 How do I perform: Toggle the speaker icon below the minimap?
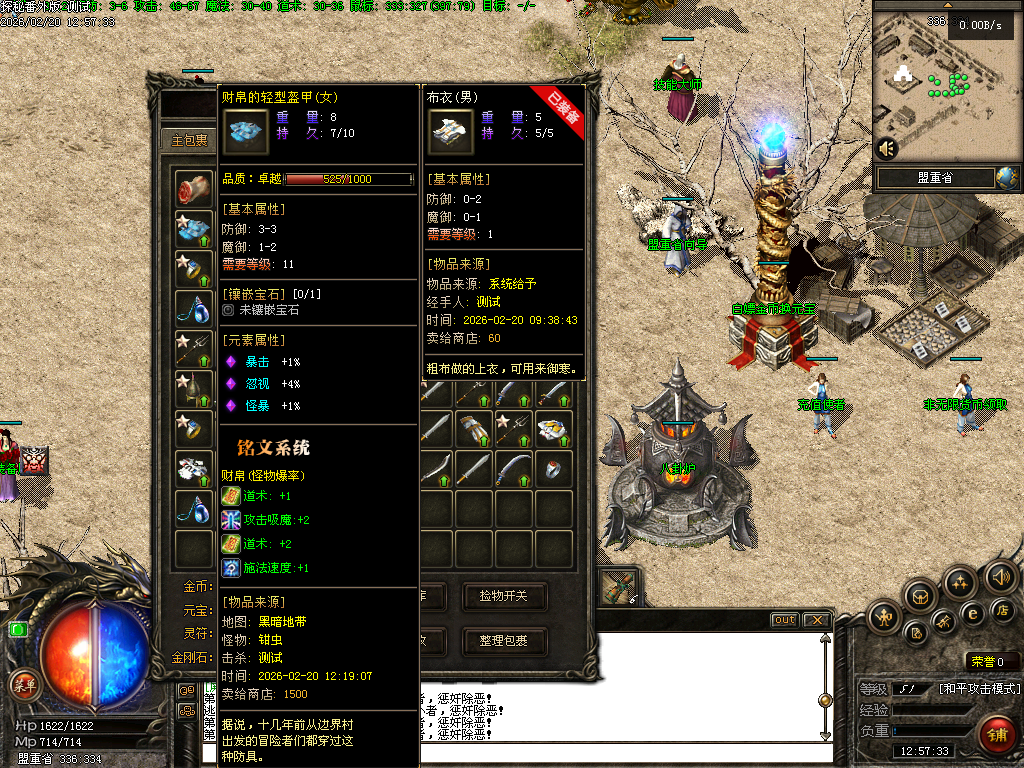point(886,149)
